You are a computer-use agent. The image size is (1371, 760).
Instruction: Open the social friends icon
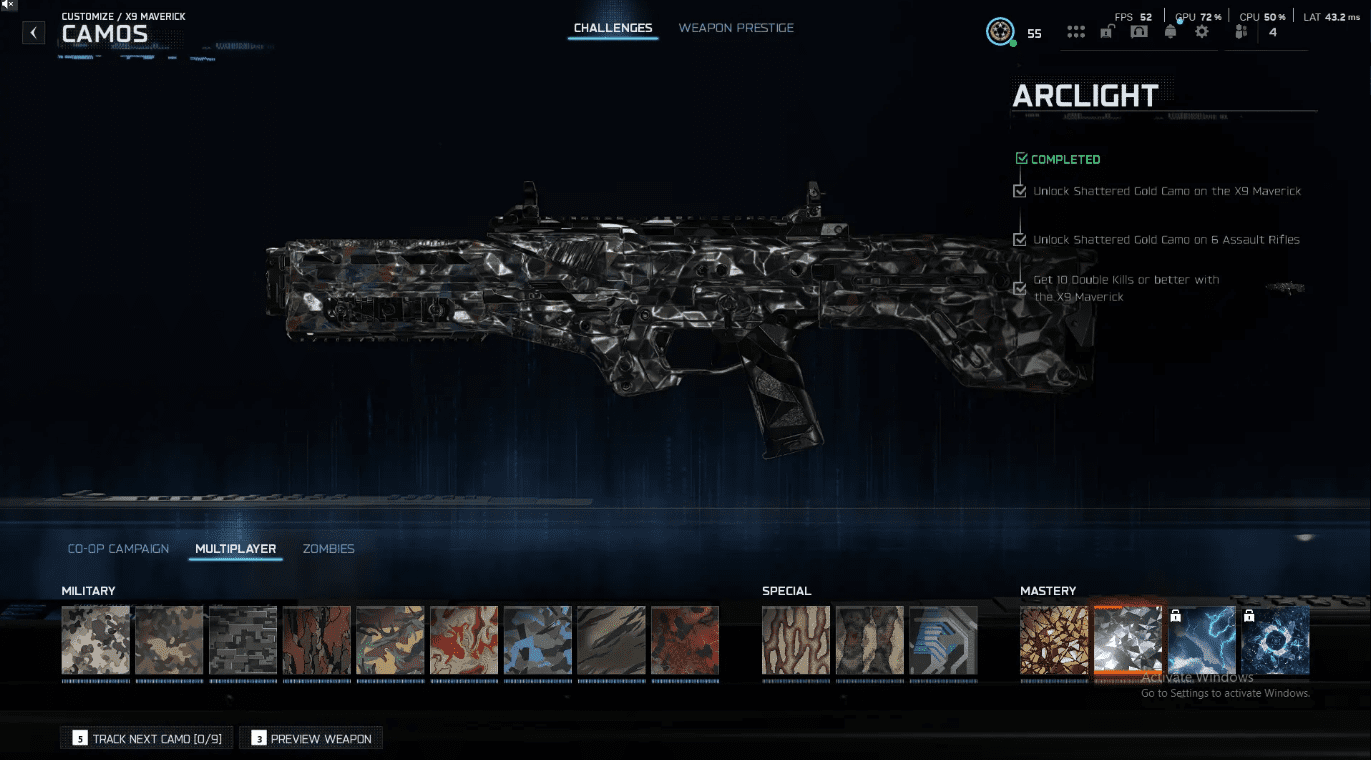1241,32
